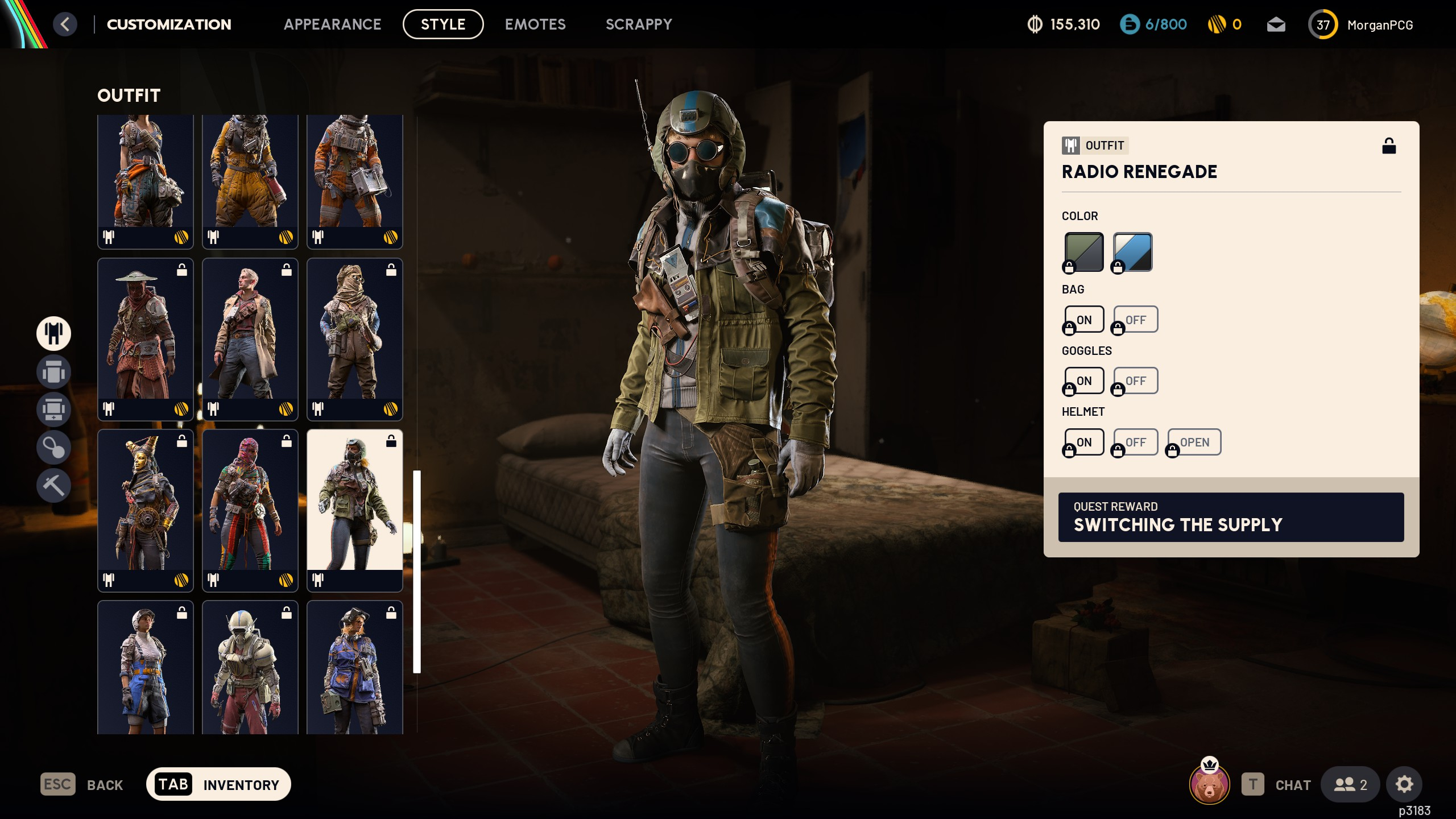Open the Emotes tab
Viewport: 1456px width, 819px height.
point(535,24)
